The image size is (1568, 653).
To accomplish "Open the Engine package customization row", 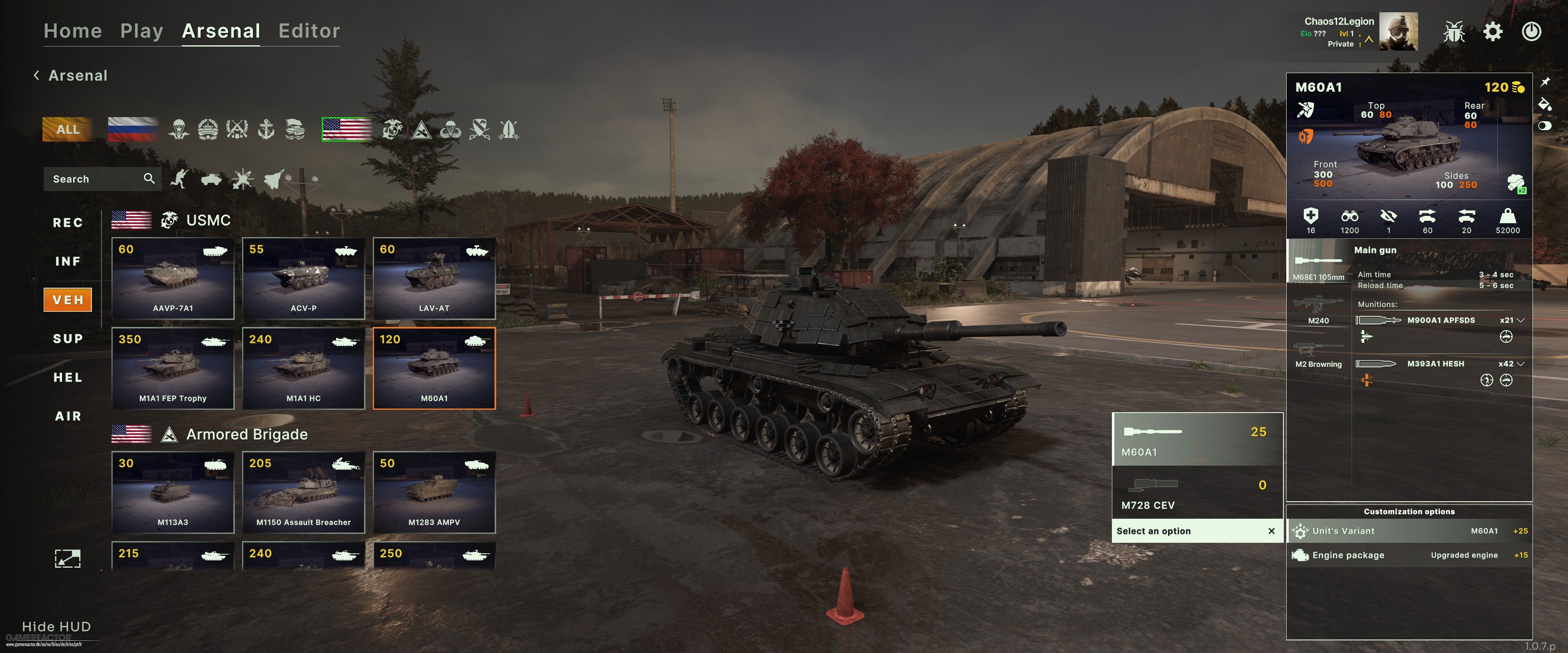I will pos(1408,555).
